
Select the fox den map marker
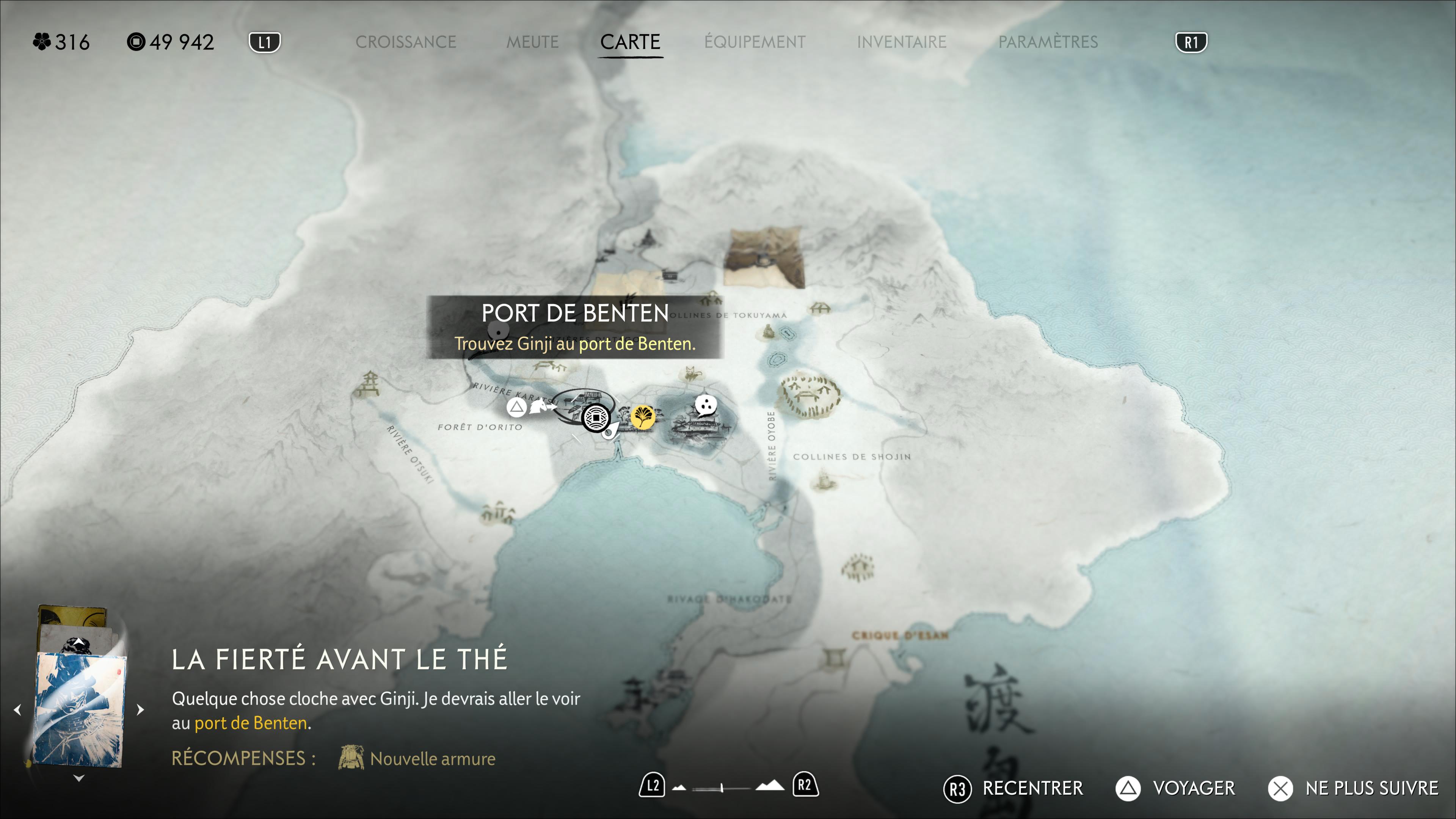pyautogui.click(x=691, y=373)
